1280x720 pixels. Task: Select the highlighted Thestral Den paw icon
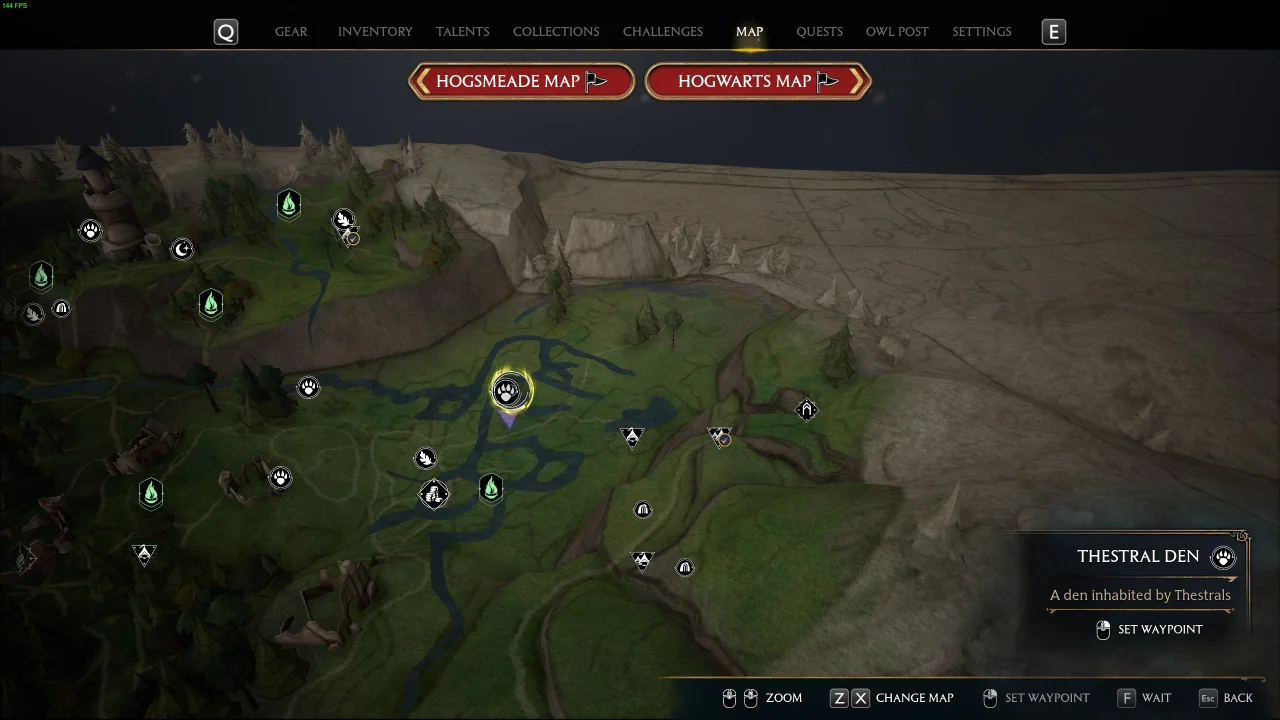509,391
